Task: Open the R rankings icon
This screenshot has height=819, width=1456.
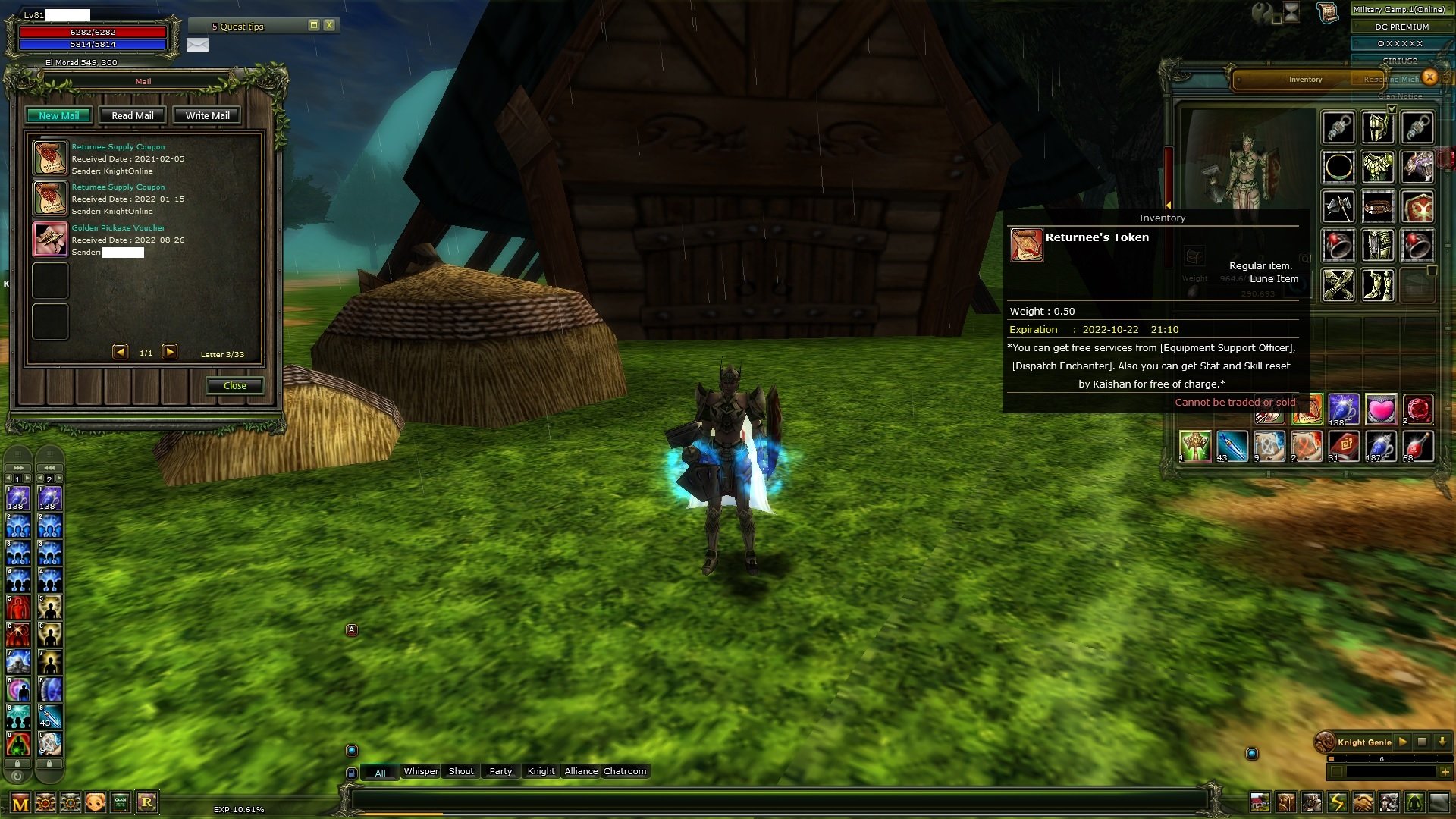Action: [148, 802]
